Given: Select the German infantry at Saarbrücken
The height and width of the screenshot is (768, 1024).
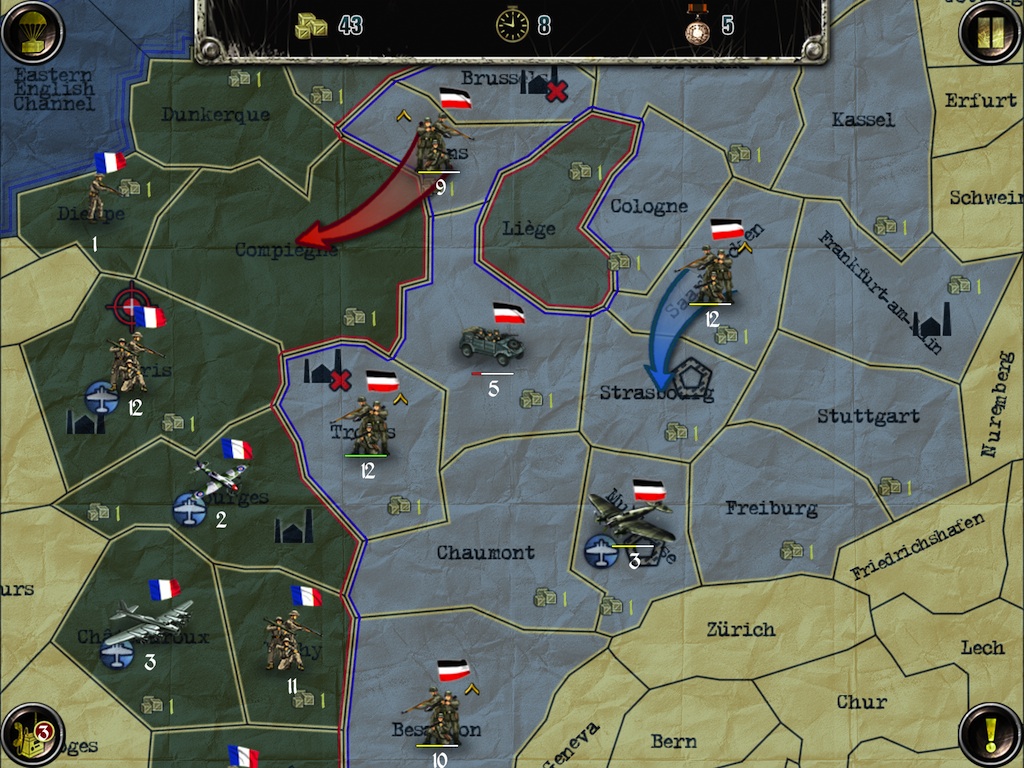Looking at the screenshot, I should (x=711, y=273).
